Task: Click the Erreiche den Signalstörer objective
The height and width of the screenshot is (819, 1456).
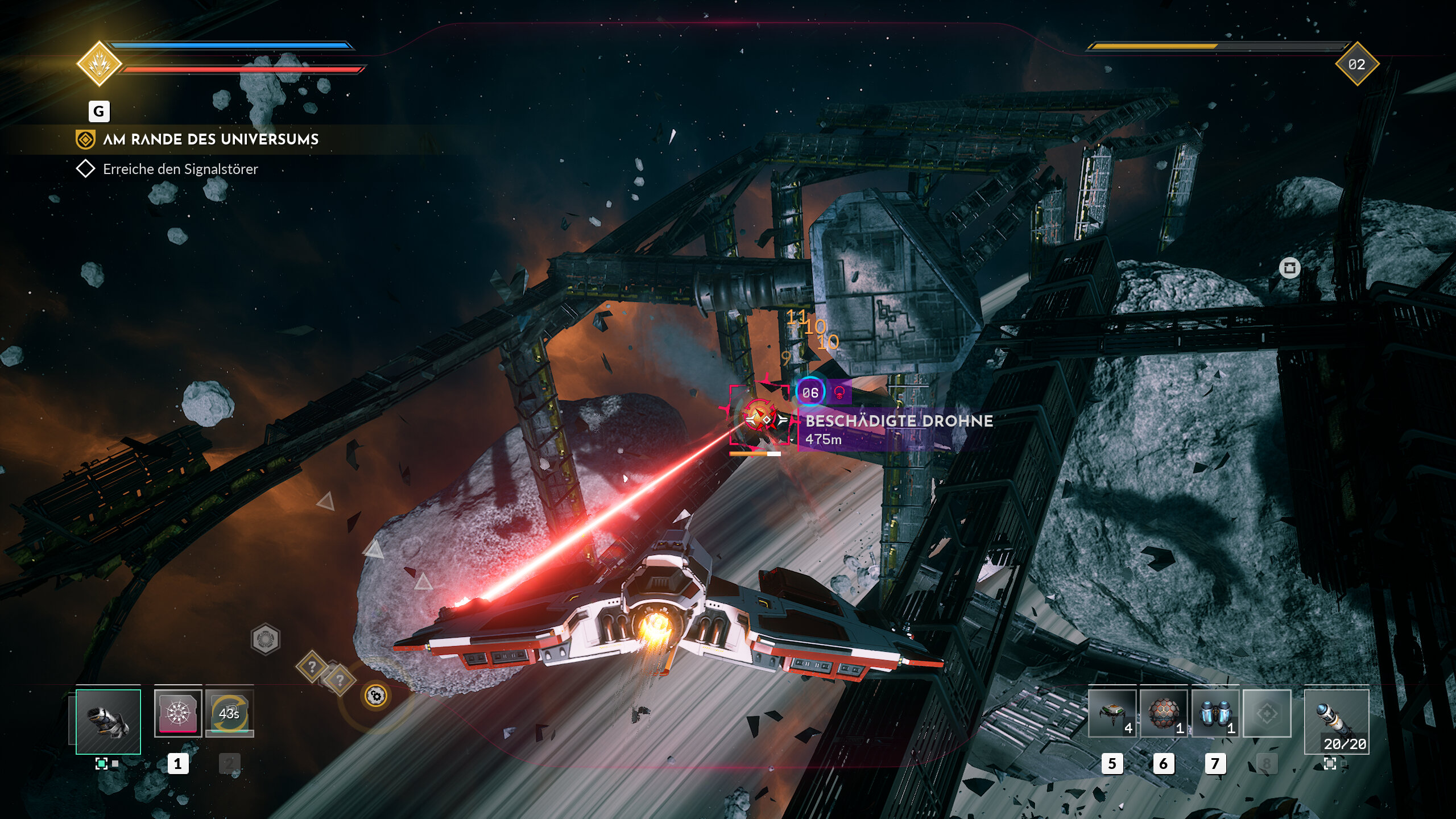Action: point(180,169)
